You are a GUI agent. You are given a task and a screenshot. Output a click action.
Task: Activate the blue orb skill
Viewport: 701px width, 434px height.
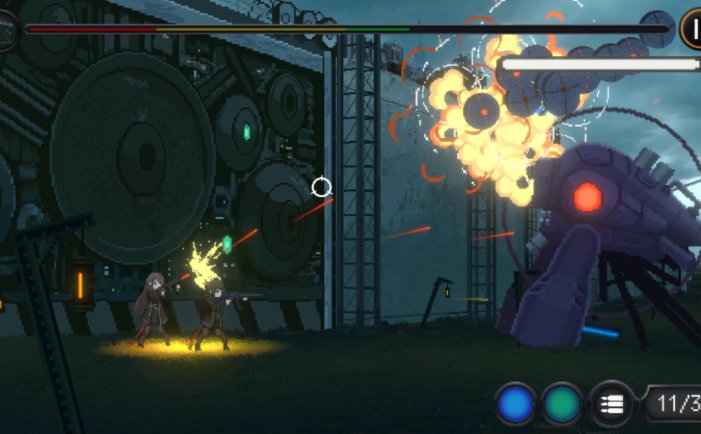tap(516, 404)
